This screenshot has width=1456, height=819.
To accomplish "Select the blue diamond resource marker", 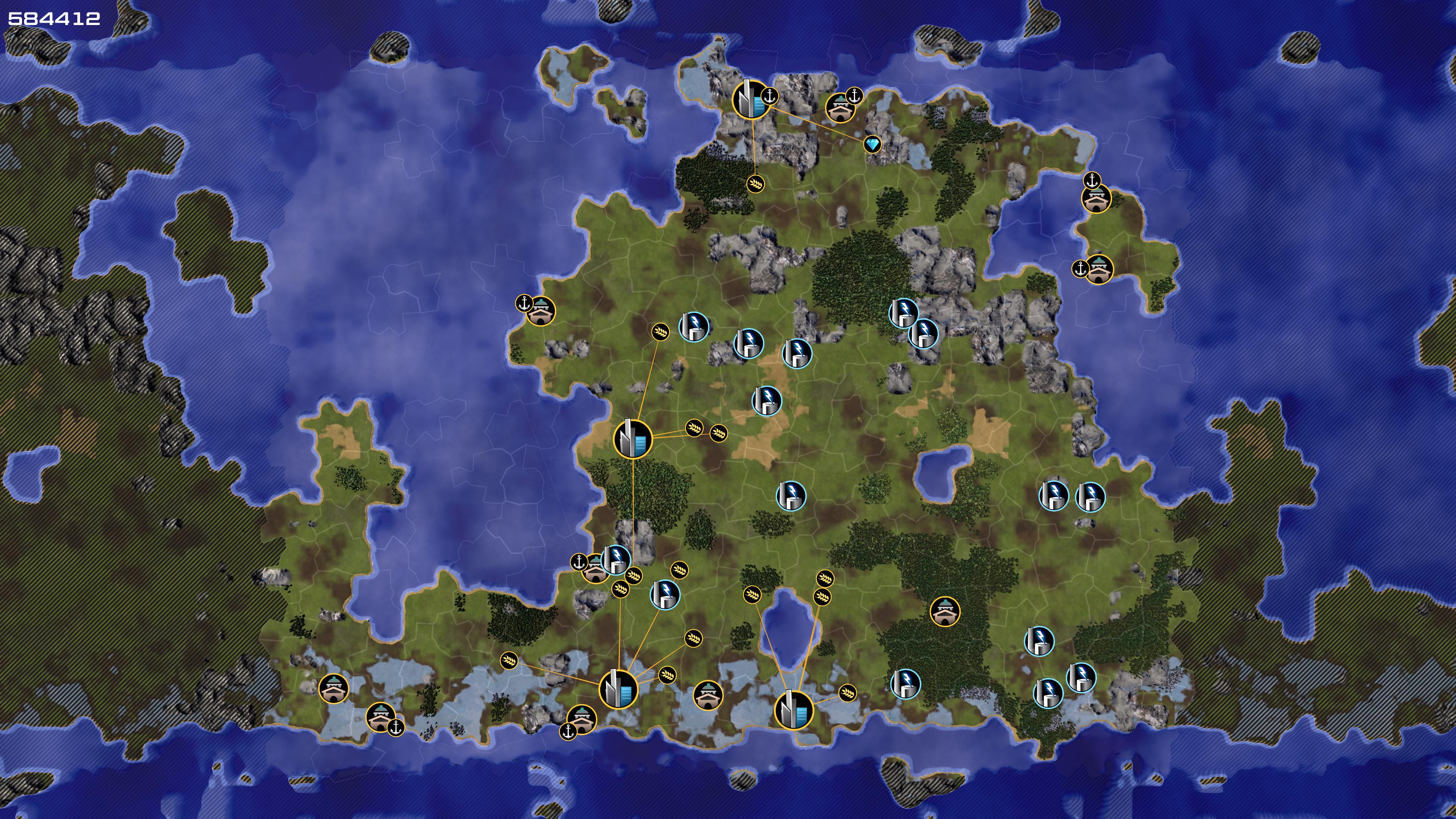I will pos(872,144).
